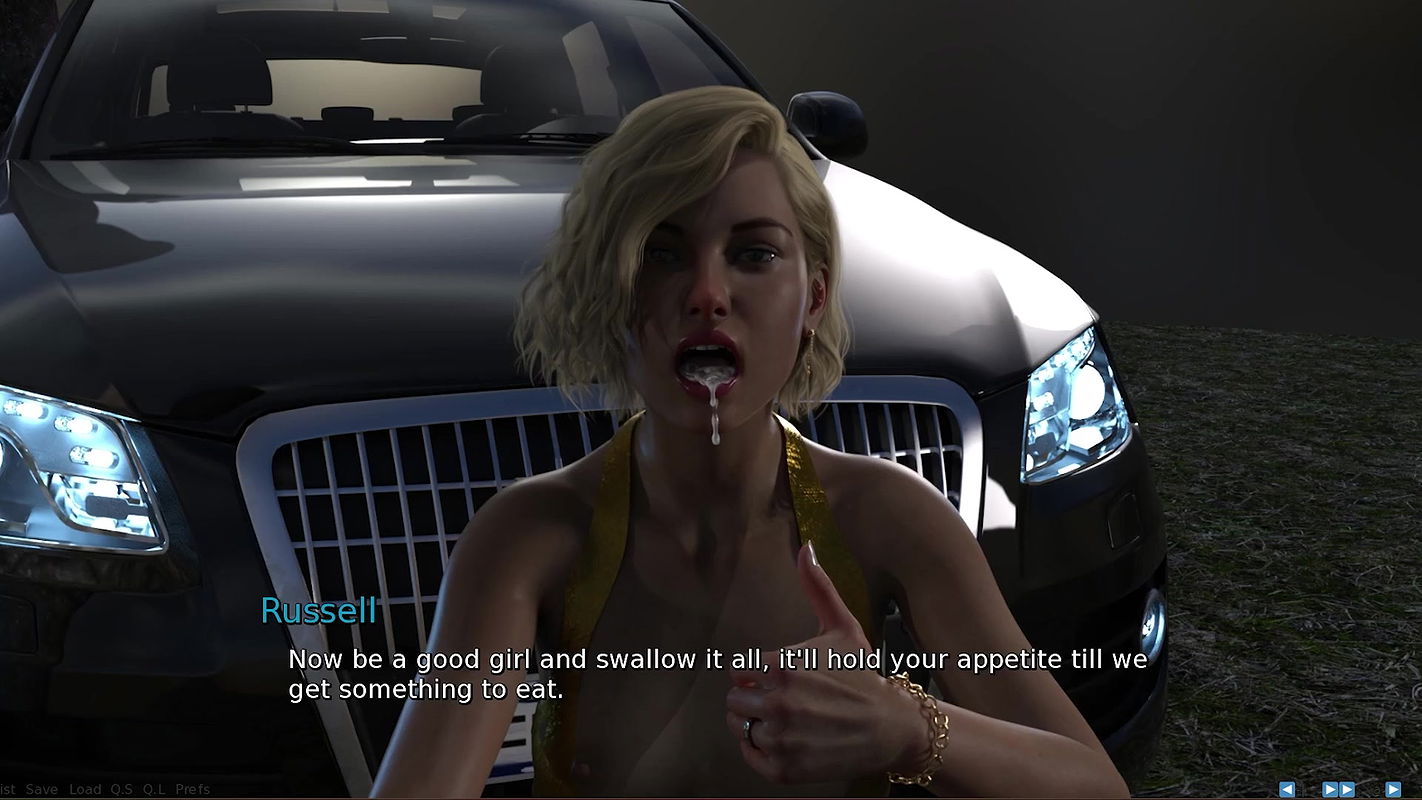This screenshot has width=1422, height=800.
Task: Open the Hist dialogue history
Action: 8,789
